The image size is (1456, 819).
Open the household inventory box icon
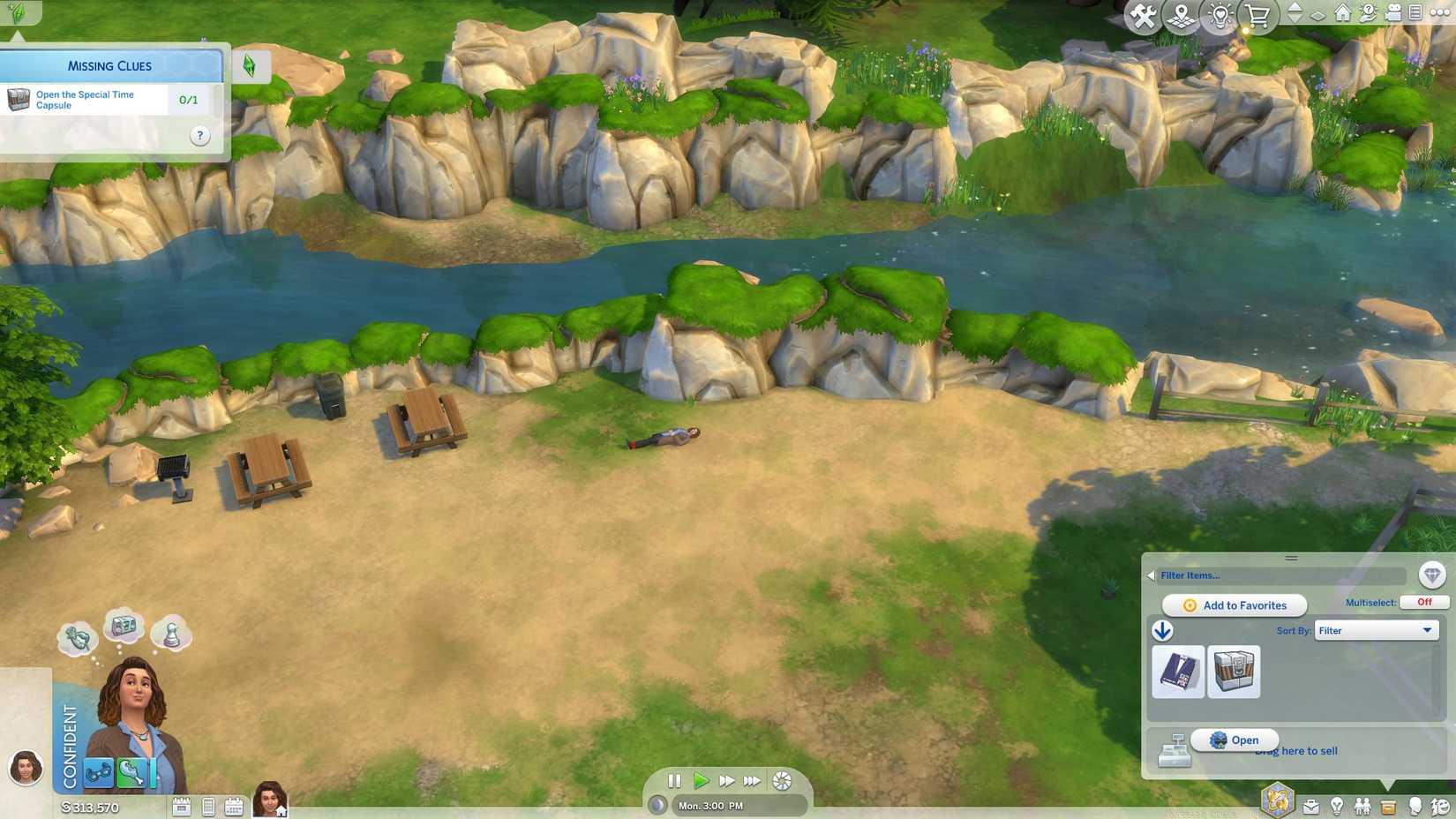pyautogui.click(x=1388, y=805)
